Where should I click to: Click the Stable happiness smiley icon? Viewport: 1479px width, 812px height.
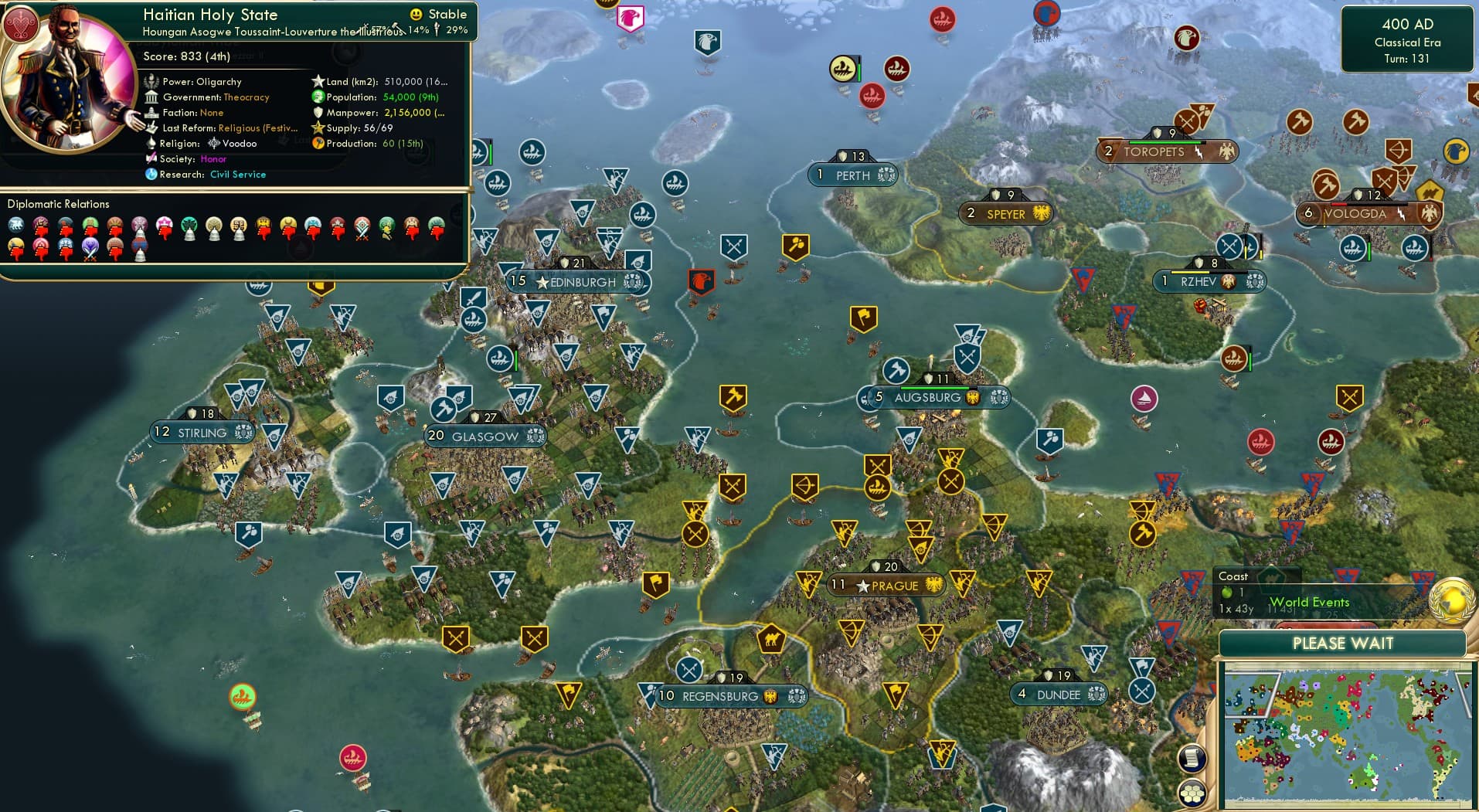click(416, 14)
